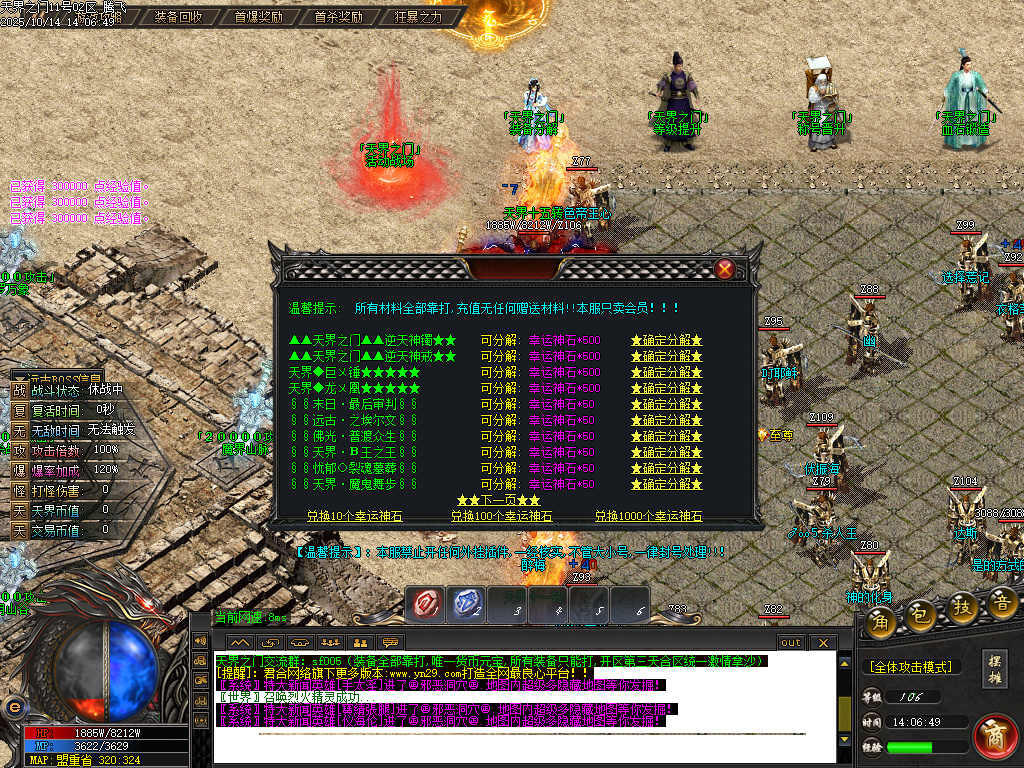Open the shop with red 商 button
1024x768 pixels.
coord(994,736)
